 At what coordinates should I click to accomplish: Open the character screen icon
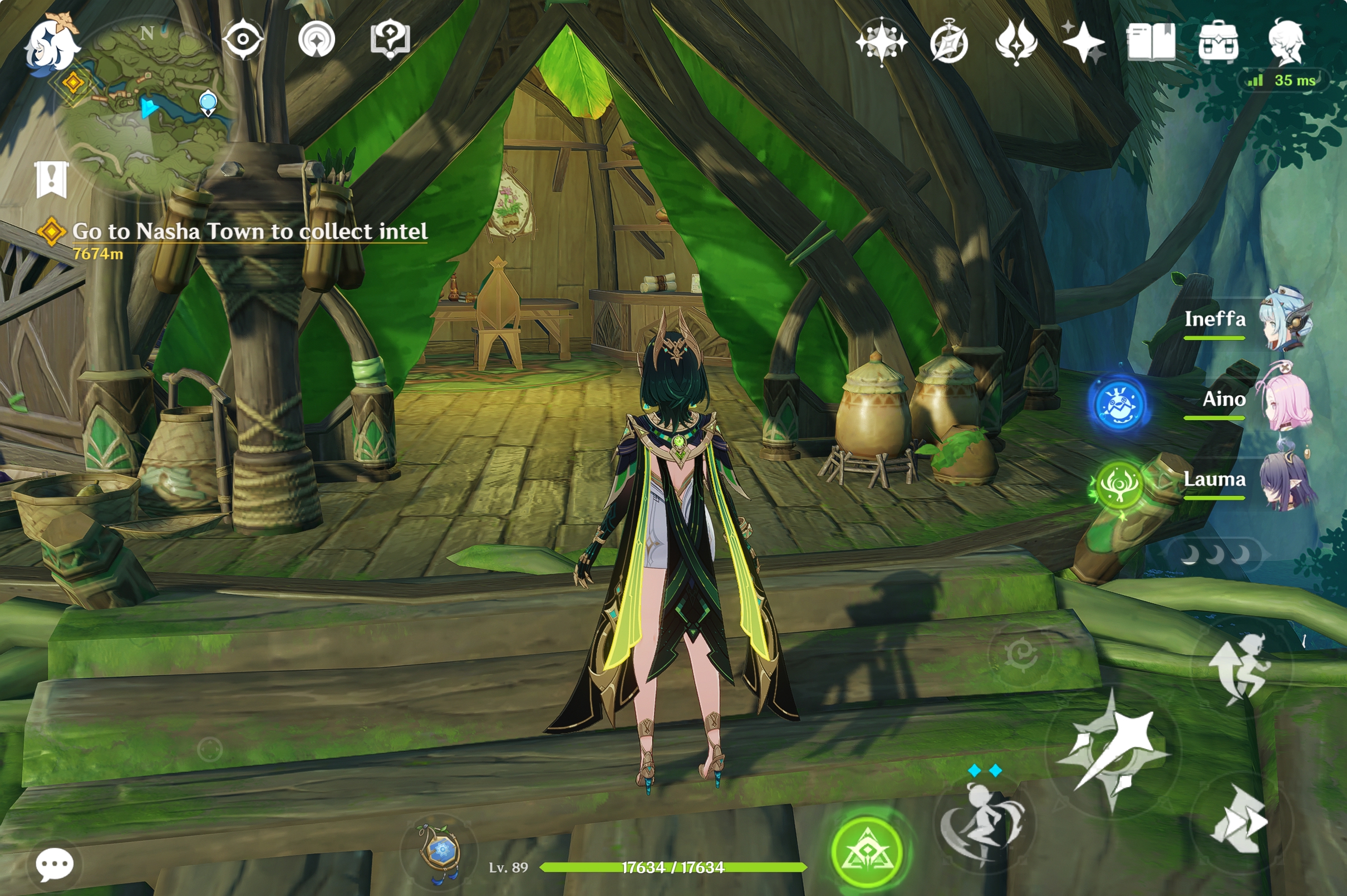(x=1286, y=42)
